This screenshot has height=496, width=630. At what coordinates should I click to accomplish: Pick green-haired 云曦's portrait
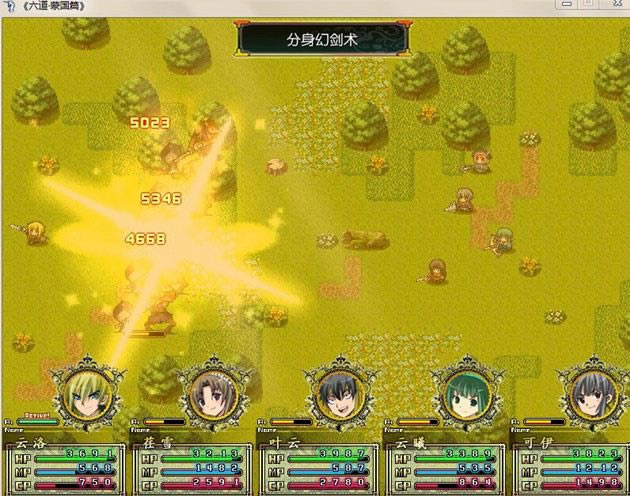(x=464, y=392)
